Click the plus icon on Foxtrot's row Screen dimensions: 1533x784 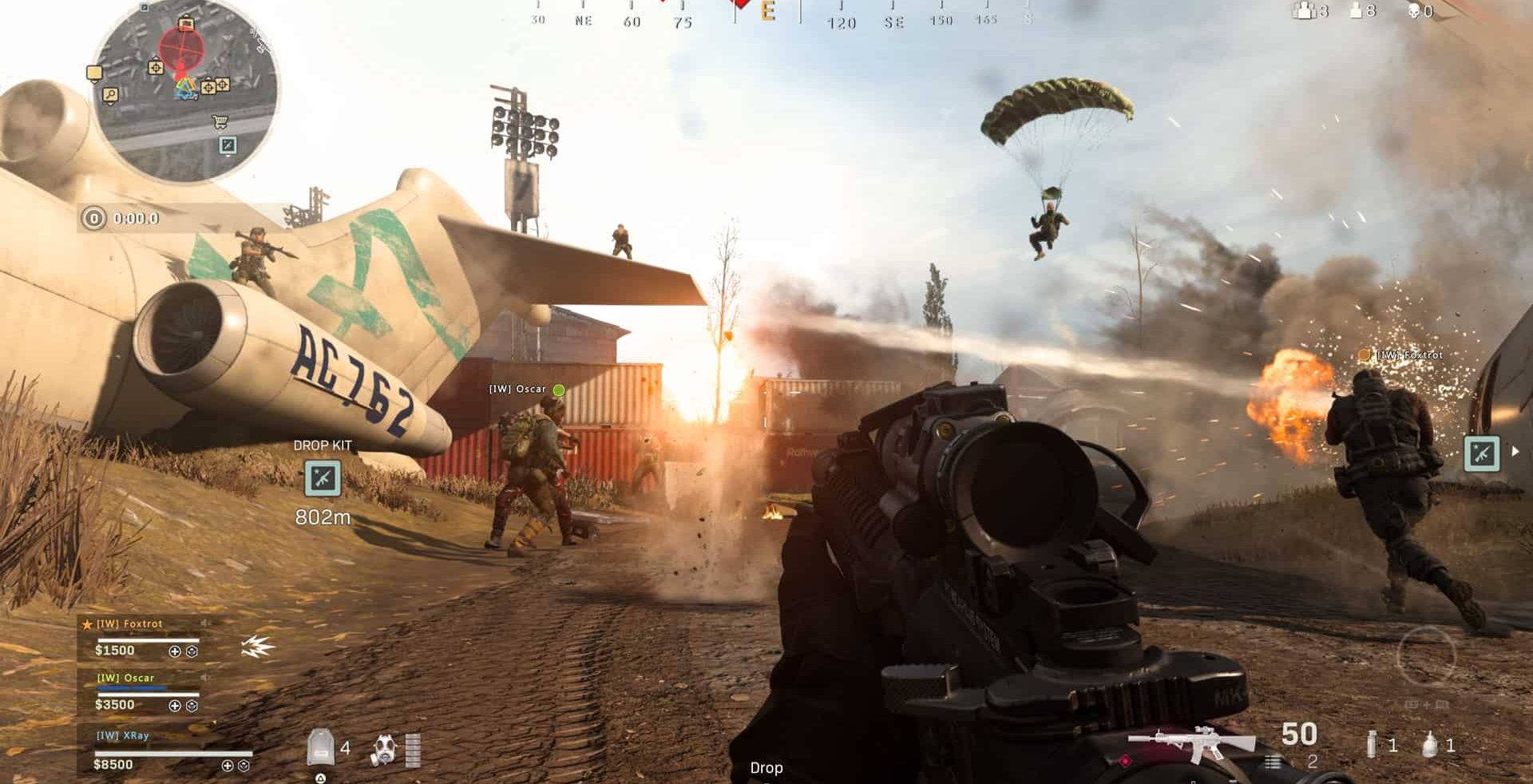click(x=175, y=651)
